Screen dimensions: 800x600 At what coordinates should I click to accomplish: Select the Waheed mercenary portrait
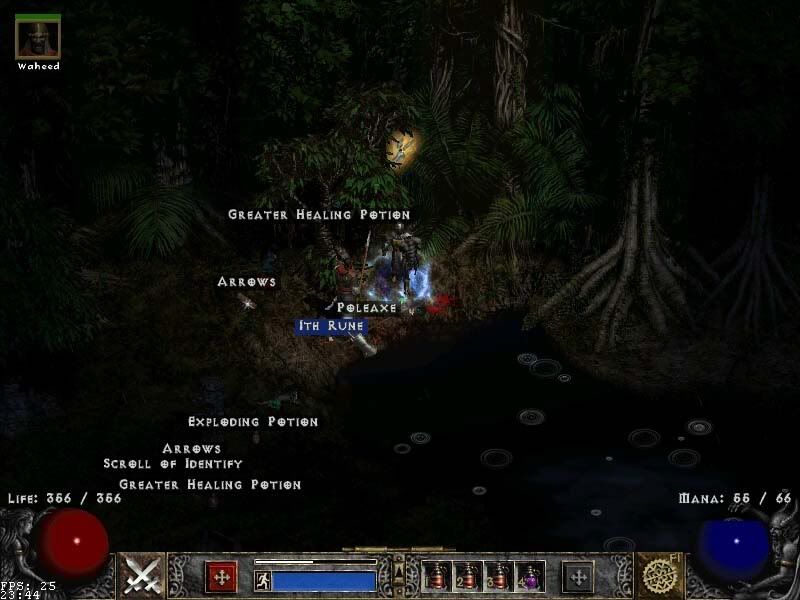[x=38, y=37]
